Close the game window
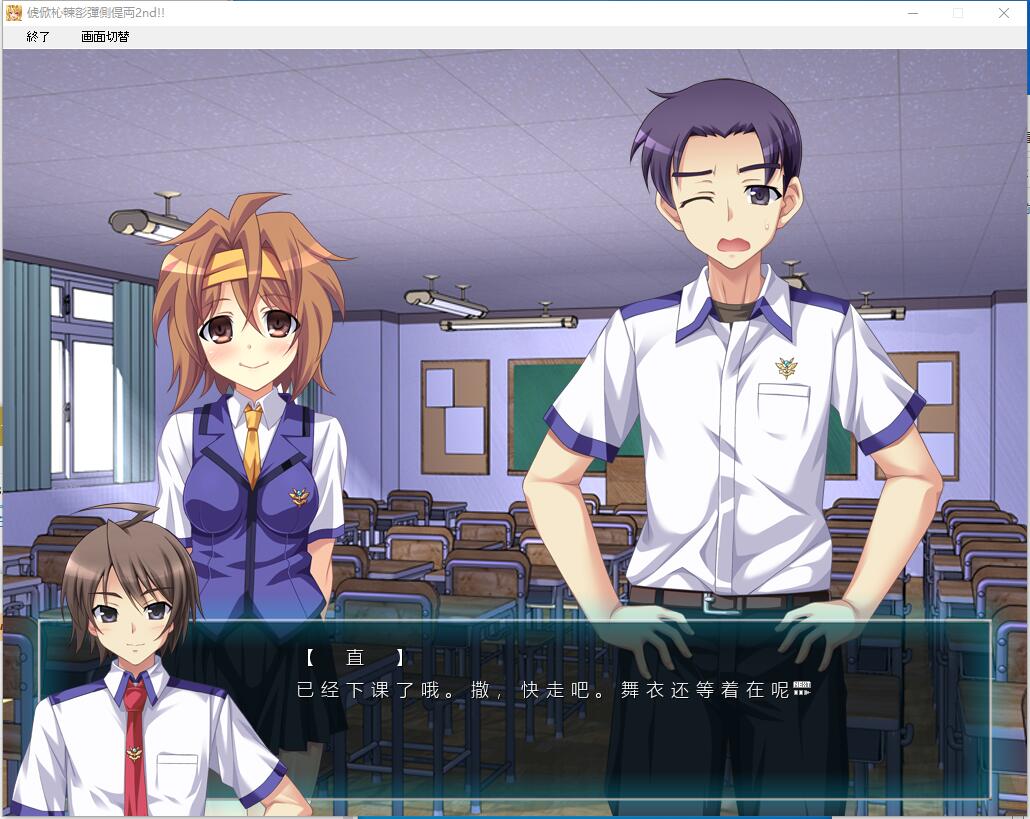The image size is (1030, 819). tap(1004, 13)
